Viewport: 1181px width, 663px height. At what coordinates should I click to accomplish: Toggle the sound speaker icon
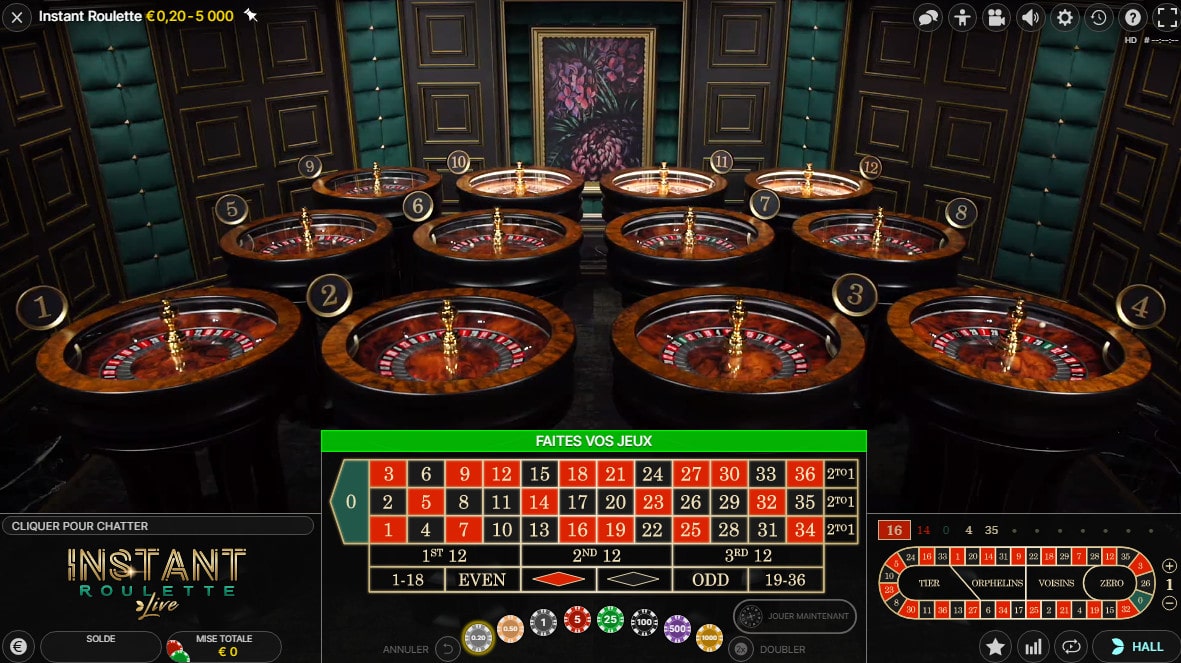[x=1030, y=17]
